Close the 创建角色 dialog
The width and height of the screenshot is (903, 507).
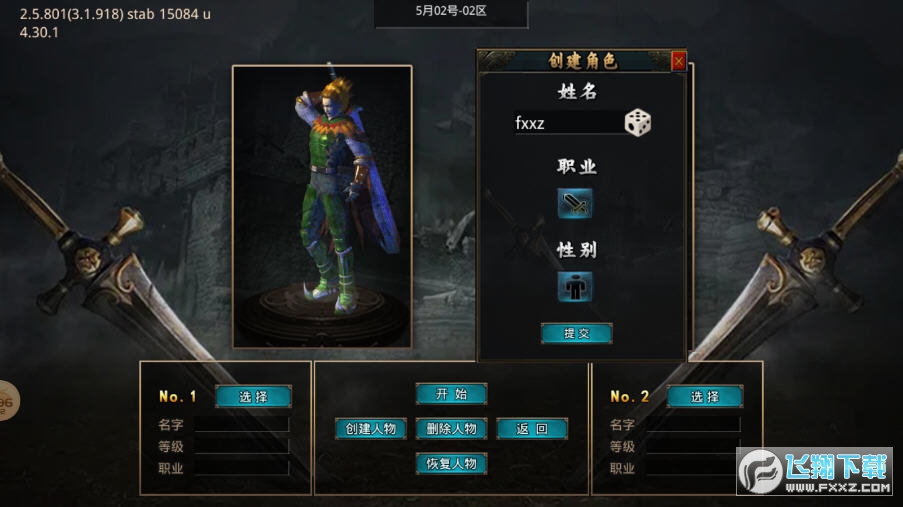point(679,61)
